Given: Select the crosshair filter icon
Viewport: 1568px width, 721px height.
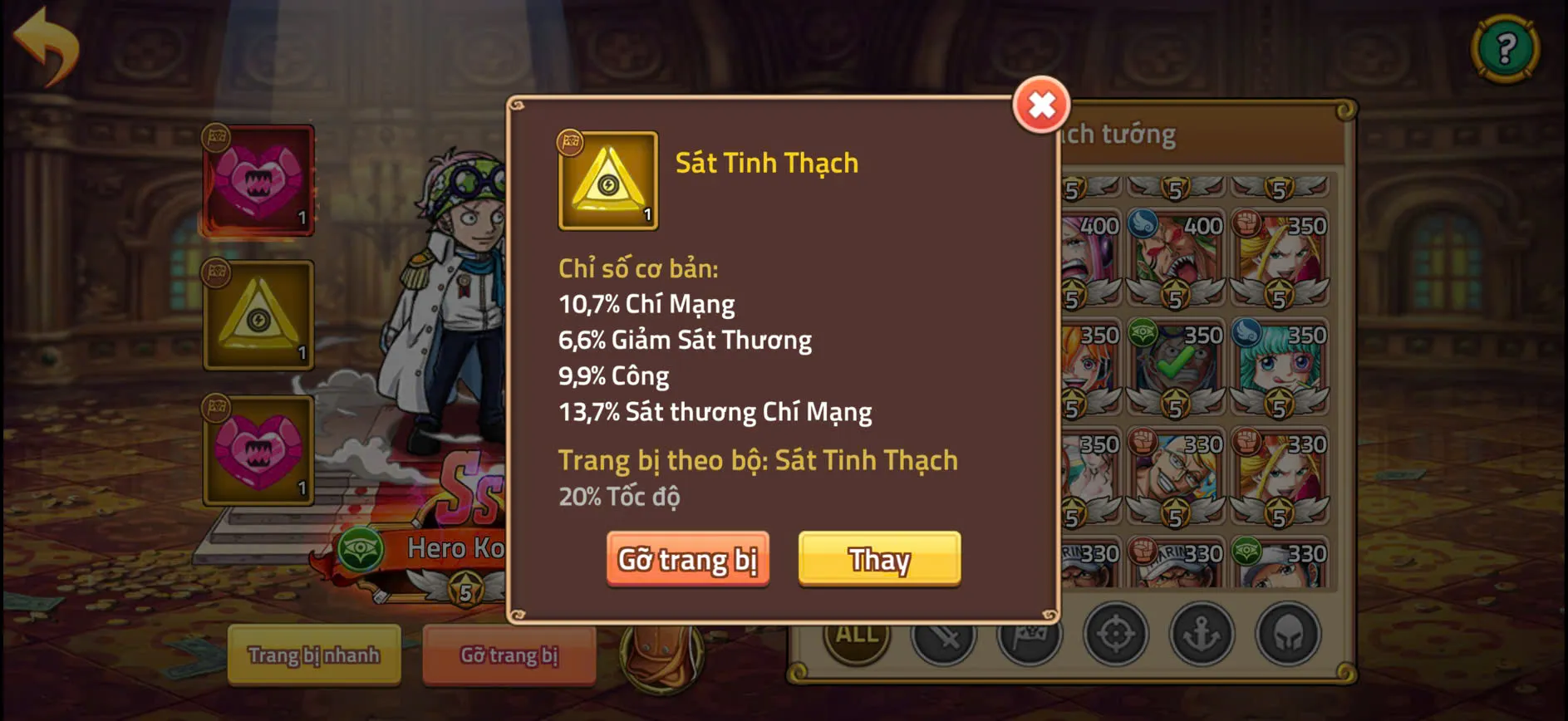Looking at the screenshot, I should point(1118,635).
